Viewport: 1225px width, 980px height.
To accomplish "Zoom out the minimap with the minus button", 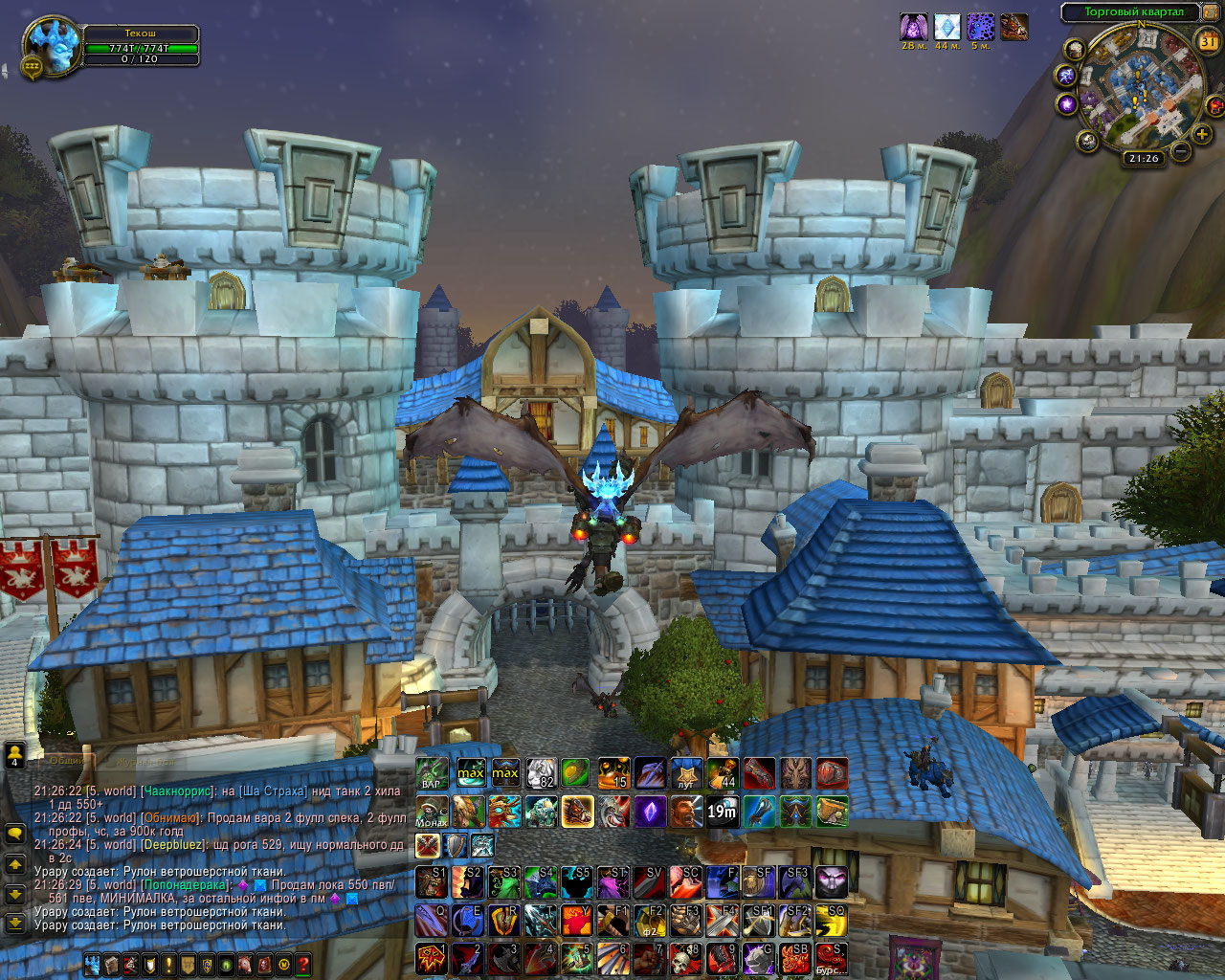I will [1182, 150].
